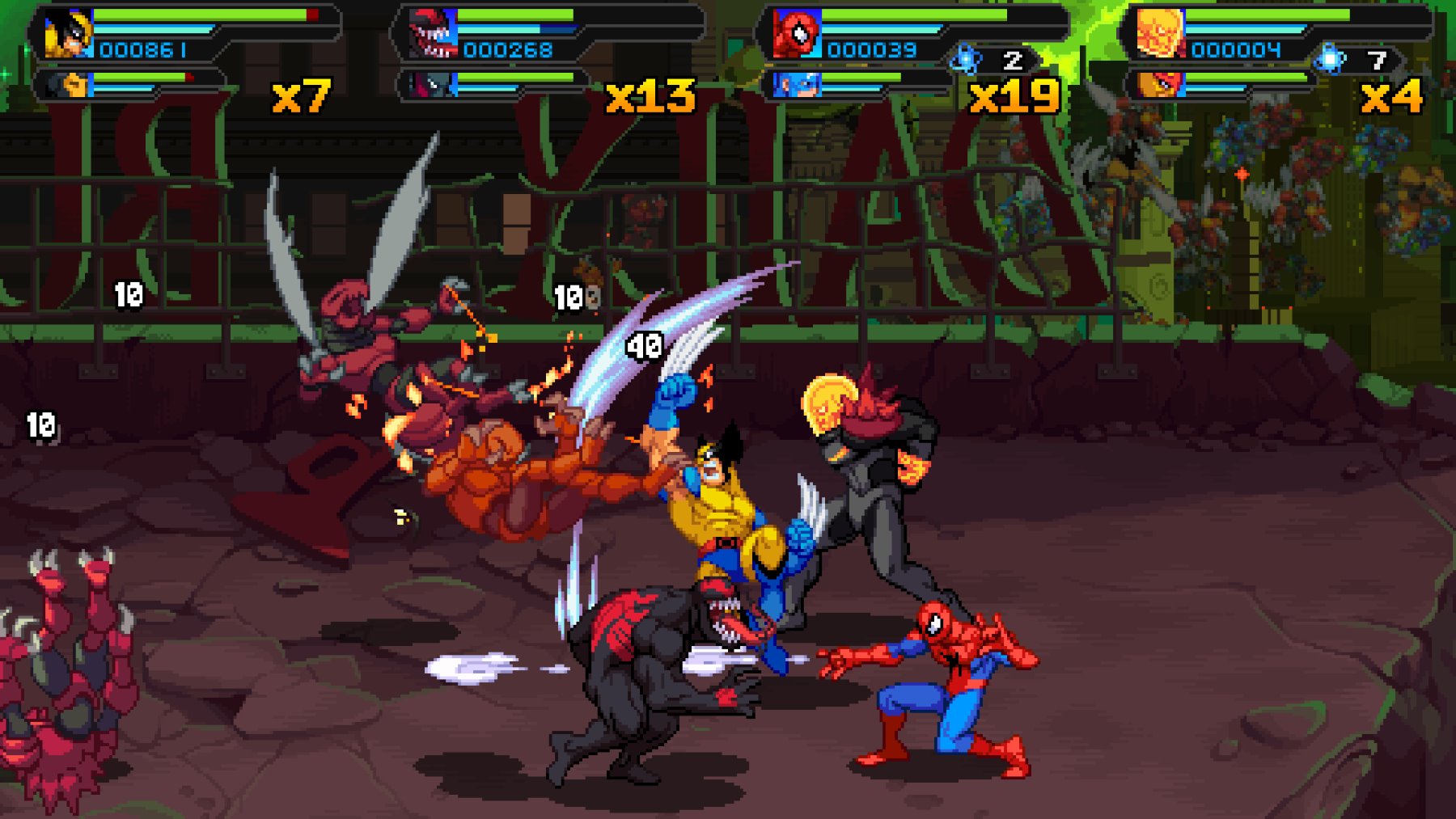The image size is (1456, 819).
Task: Toggle the x19 combo counter
Action: click(1013, 96)
